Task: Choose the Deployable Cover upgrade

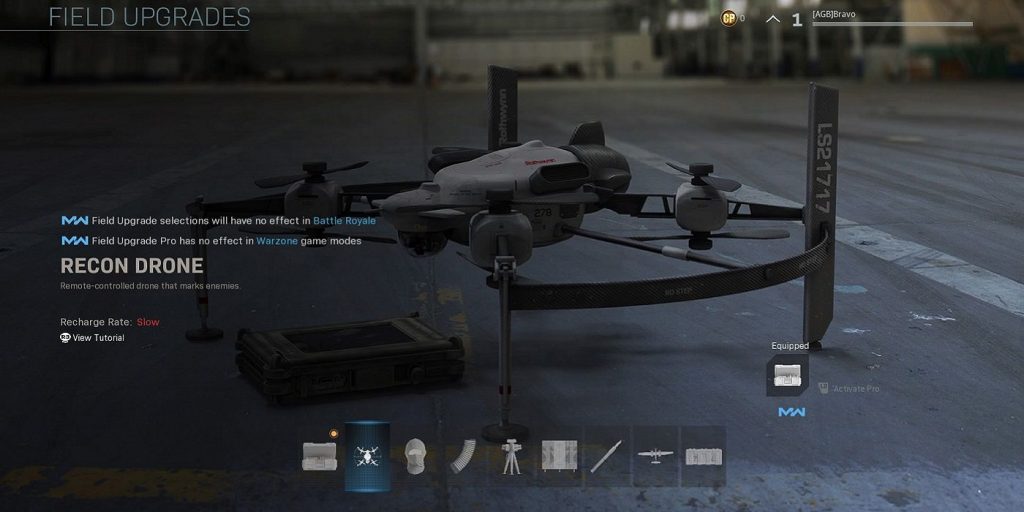Action: (560, 457)
